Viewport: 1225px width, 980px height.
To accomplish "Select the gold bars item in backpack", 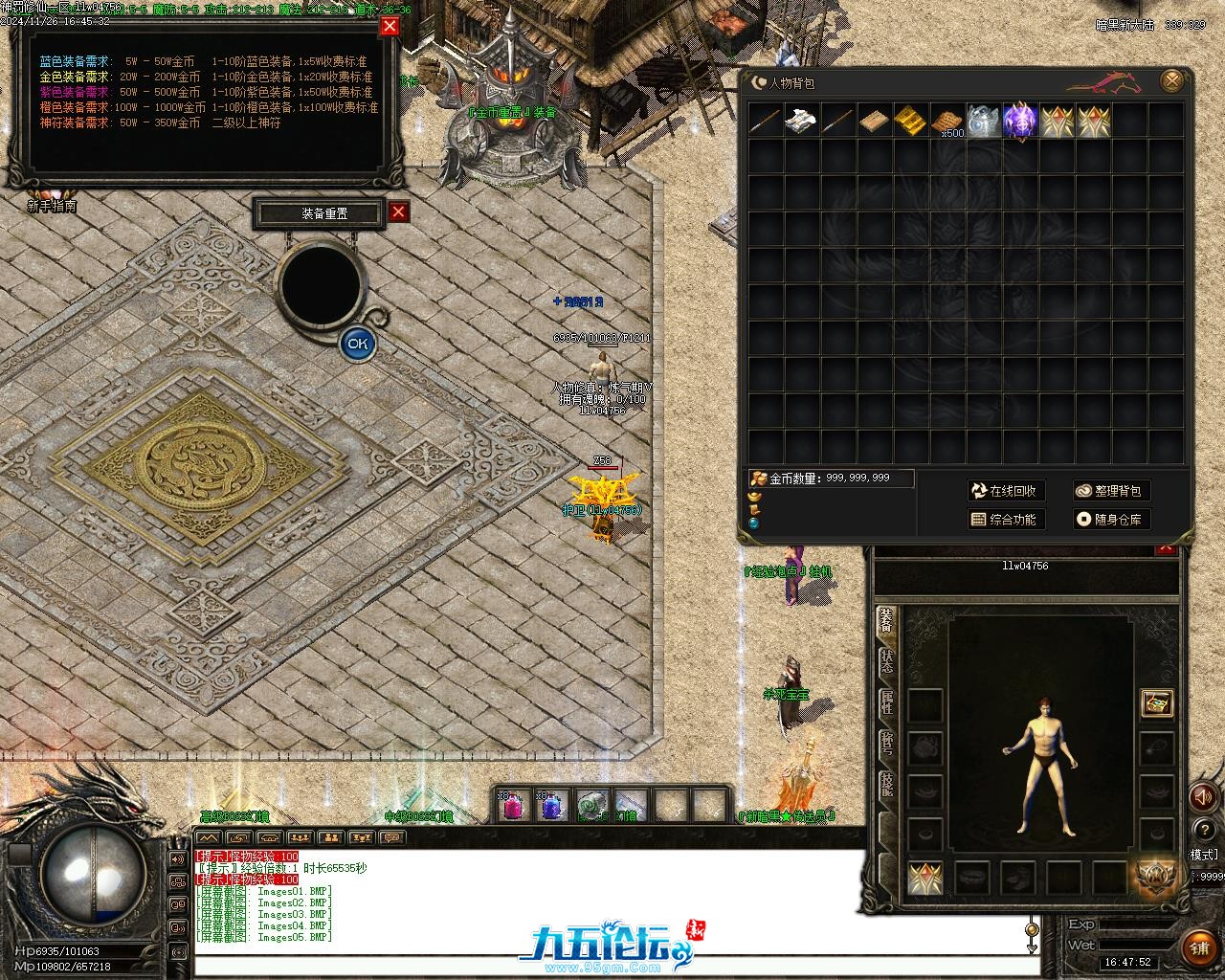I will tap(910, 121).
